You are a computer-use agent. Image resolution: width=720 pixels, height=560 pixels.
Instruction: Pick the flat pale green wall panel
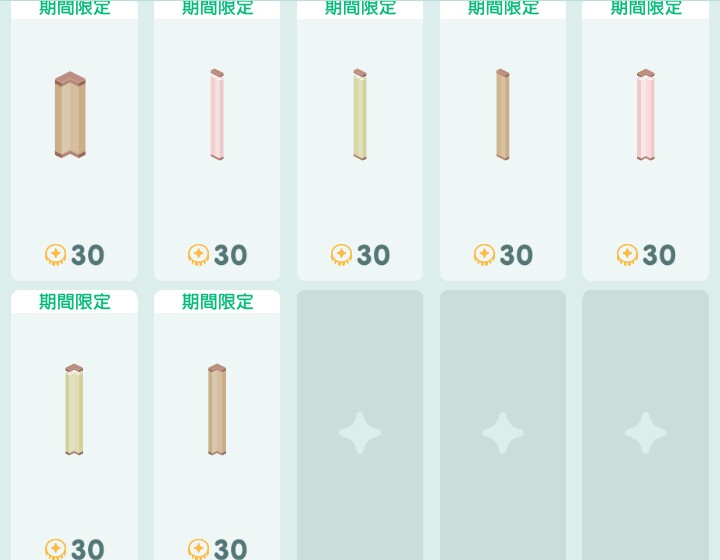(x=360, y=115)
